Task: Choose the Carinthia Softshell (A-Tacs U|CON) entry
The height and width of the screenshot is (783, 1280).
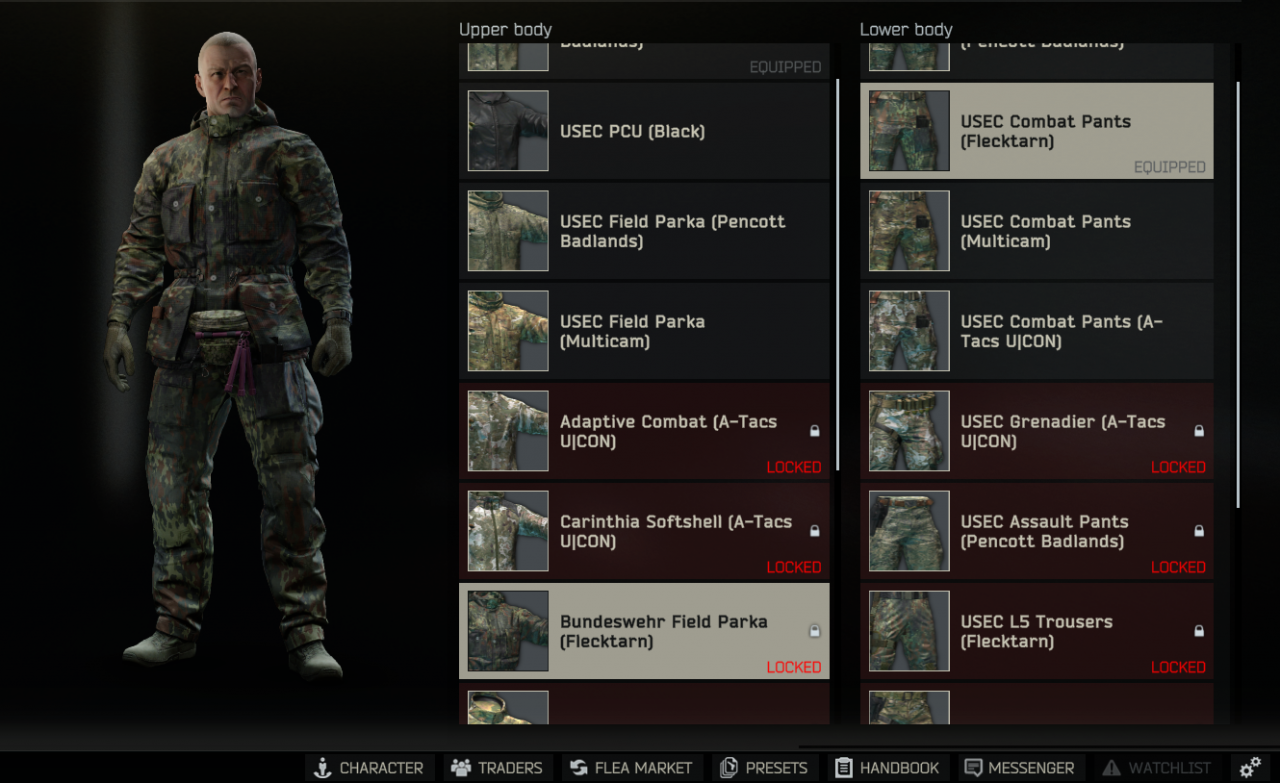Action: point(644,531)
